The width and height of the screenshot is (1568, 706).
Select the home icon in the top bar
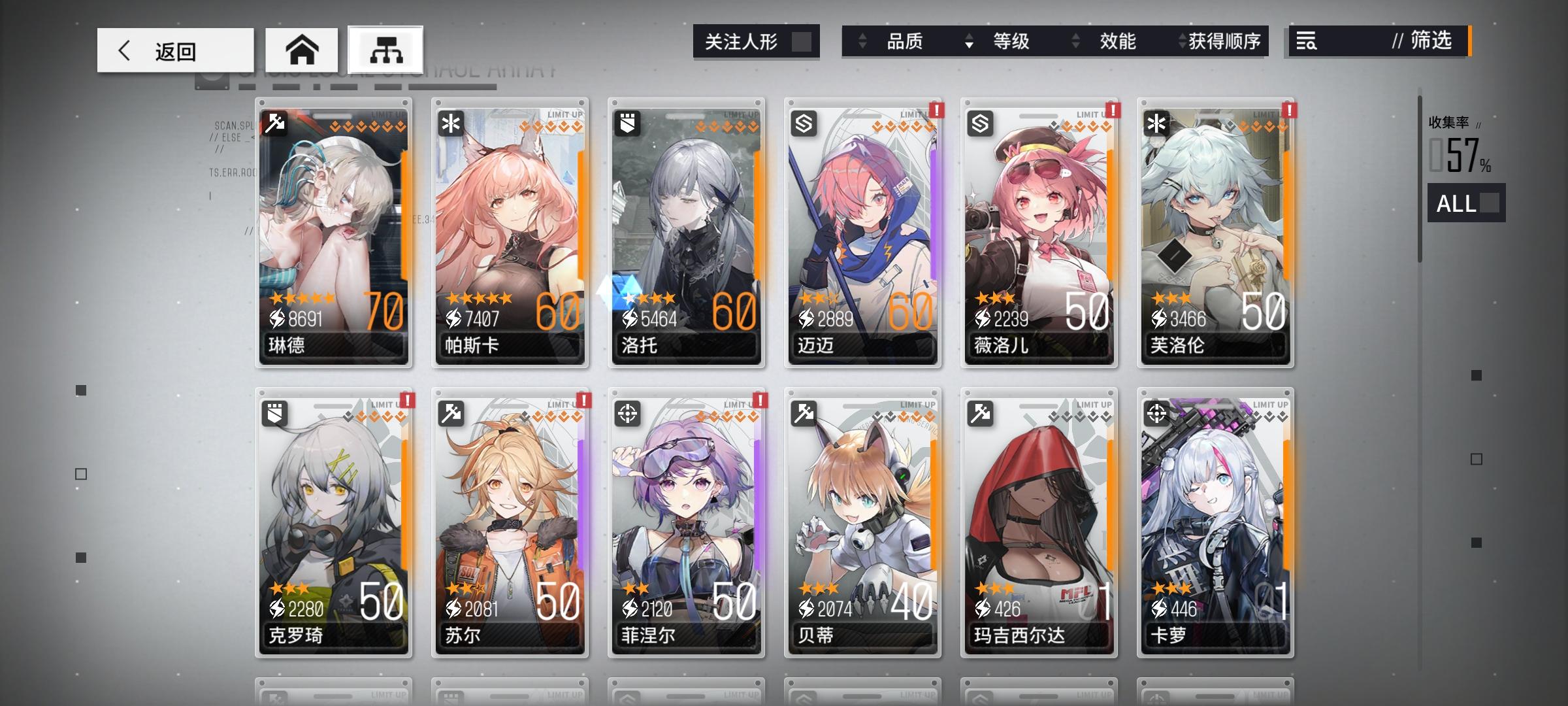pyautogui.click(x=302, y=49)
